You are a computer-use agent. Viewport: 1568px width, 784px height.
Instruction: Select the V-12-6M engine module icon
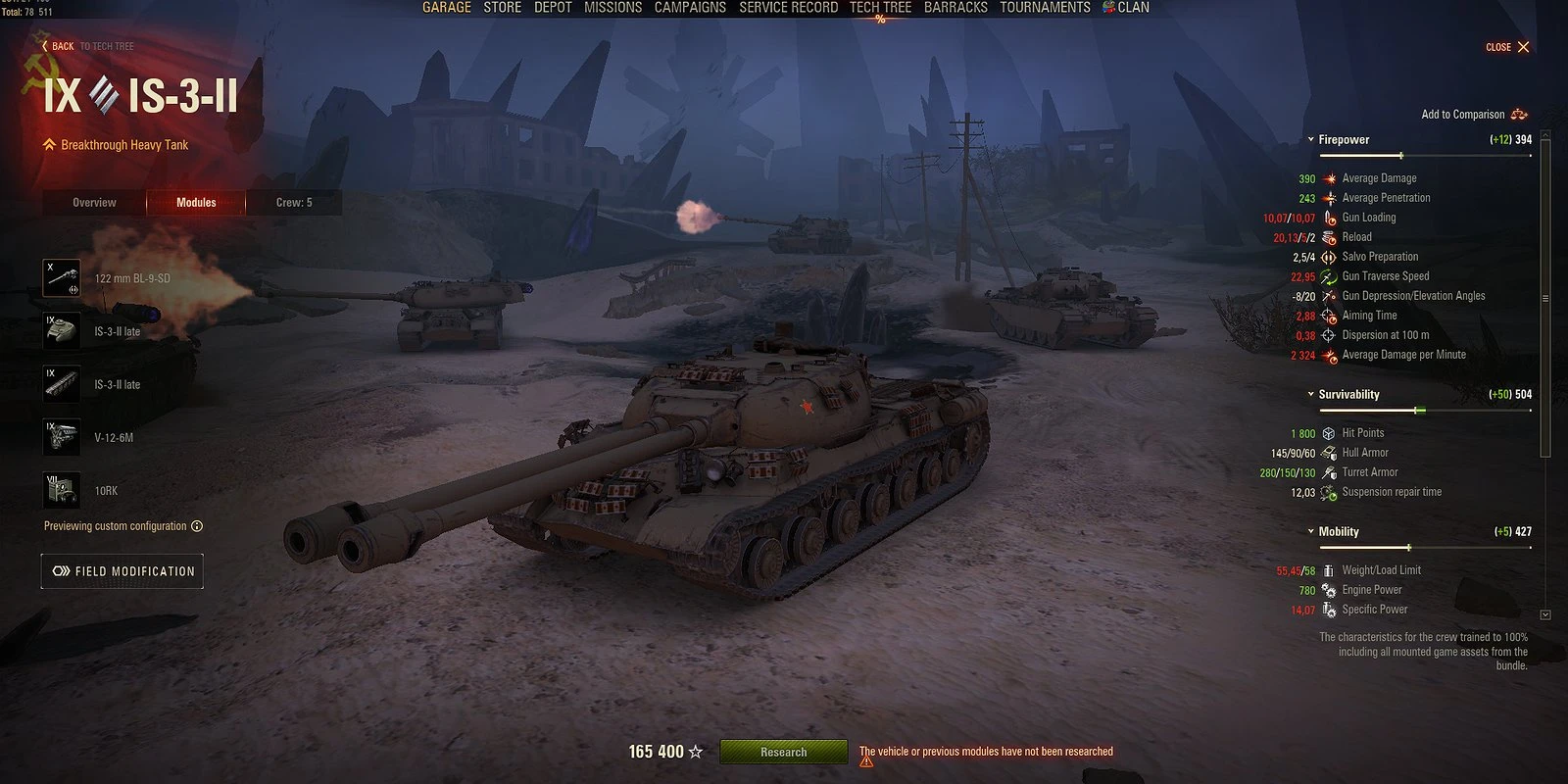(x=61, y=436)
